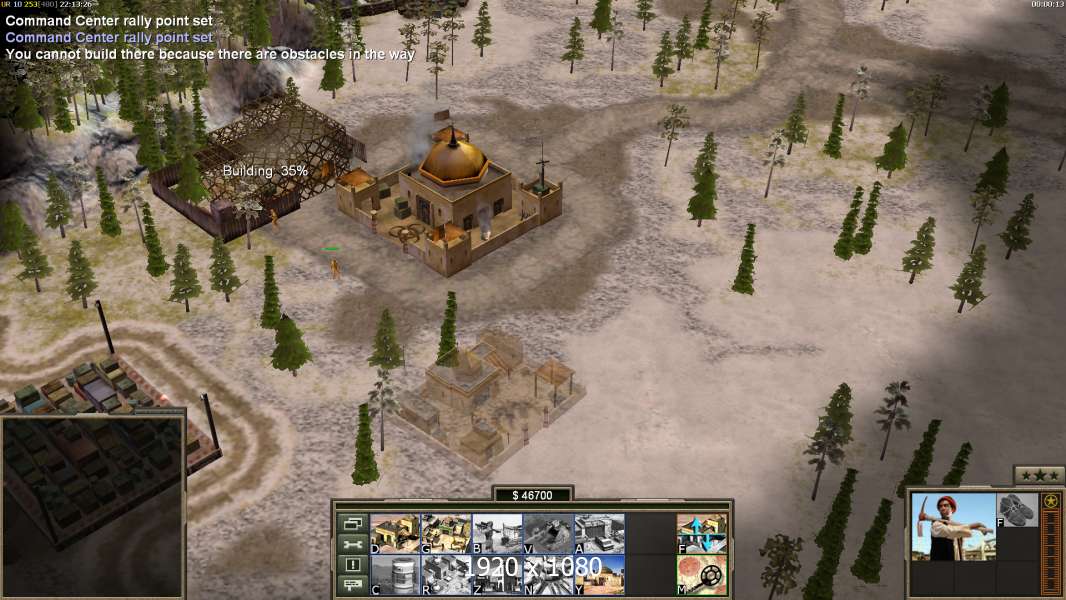Choose the domed building icon labeled Y
This screenshot has height=600, width=1066.
599,574
